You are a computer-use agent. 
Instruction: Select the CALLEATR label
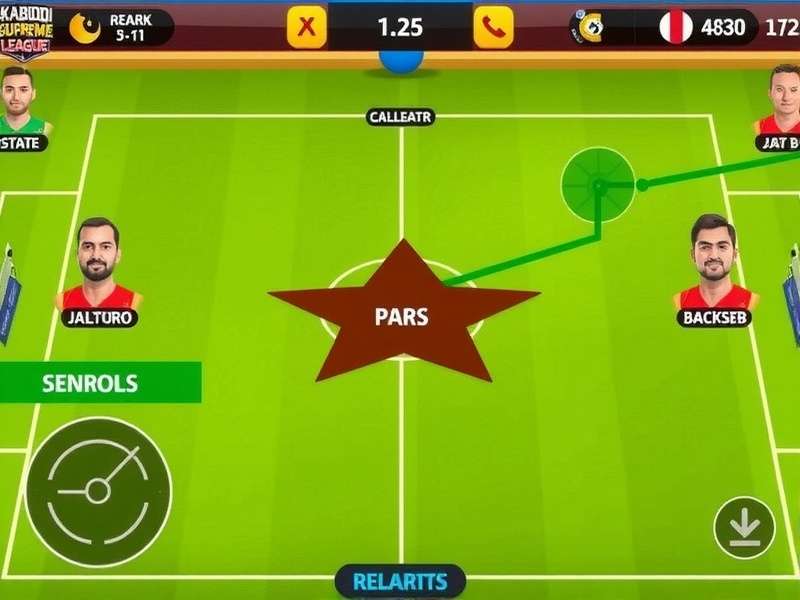400,117
